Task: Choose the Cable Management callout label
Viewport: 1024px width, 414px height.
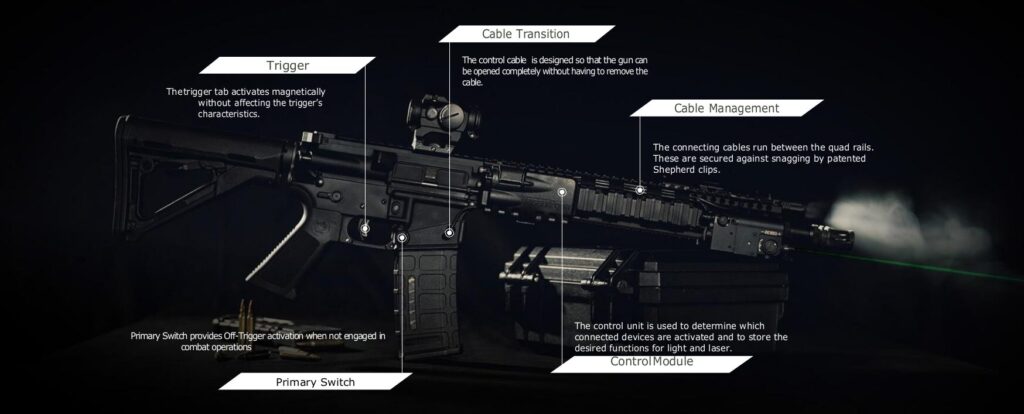Action: coord(726,108)
